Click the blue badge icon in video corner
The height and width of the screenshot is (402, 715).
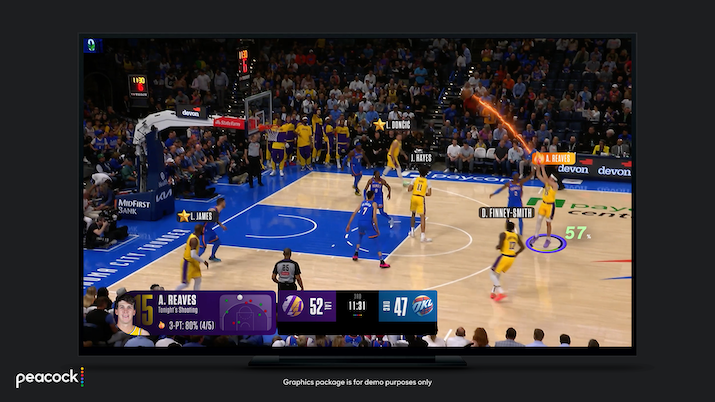pos(93,45)
